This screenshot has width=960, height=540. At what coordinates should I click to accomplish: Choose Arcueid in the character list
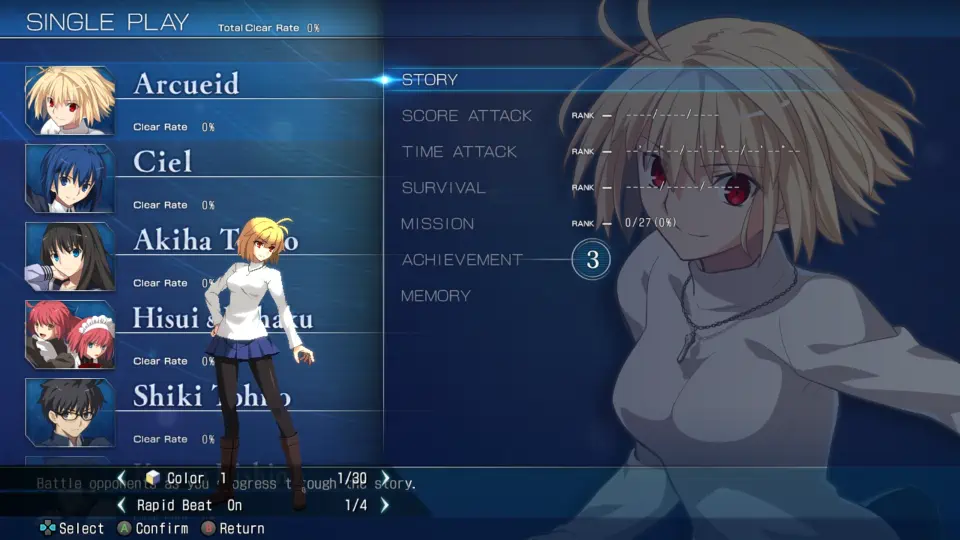click(186, 84)
